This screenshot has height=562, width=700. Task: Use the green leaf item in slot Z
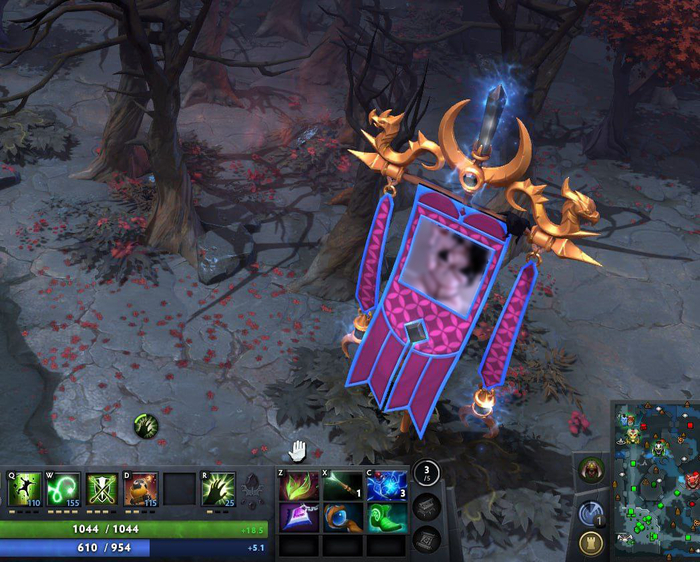(x=298, y=485)
